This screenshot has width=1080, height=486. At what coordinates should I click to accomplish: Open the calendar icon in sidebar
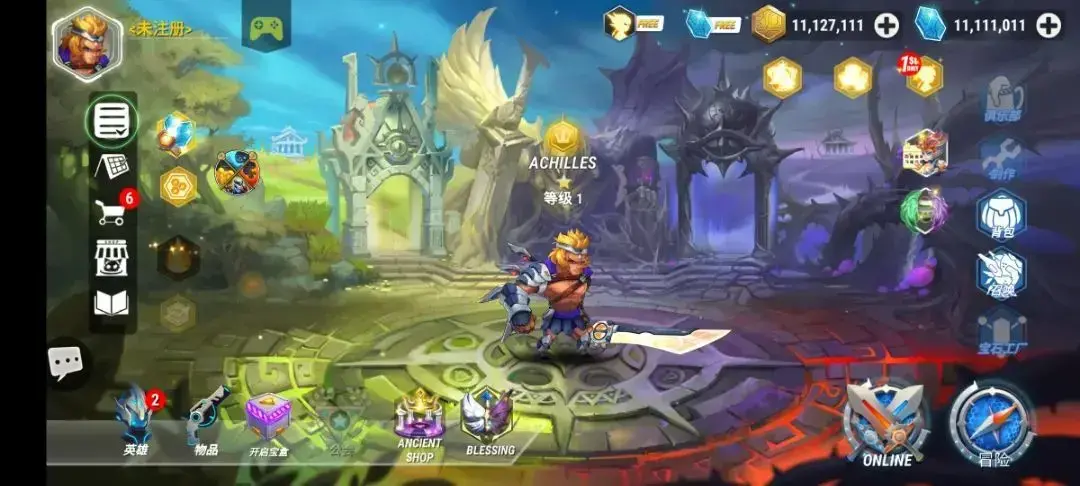point(112,166)
